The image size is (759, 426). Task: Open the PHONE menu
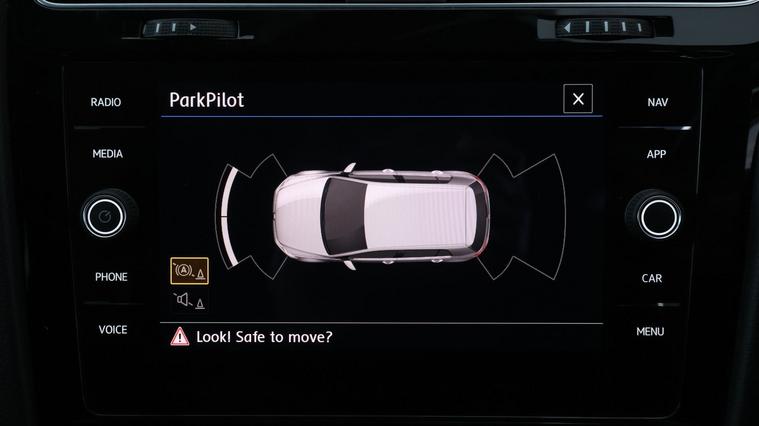tap(111, 277)
